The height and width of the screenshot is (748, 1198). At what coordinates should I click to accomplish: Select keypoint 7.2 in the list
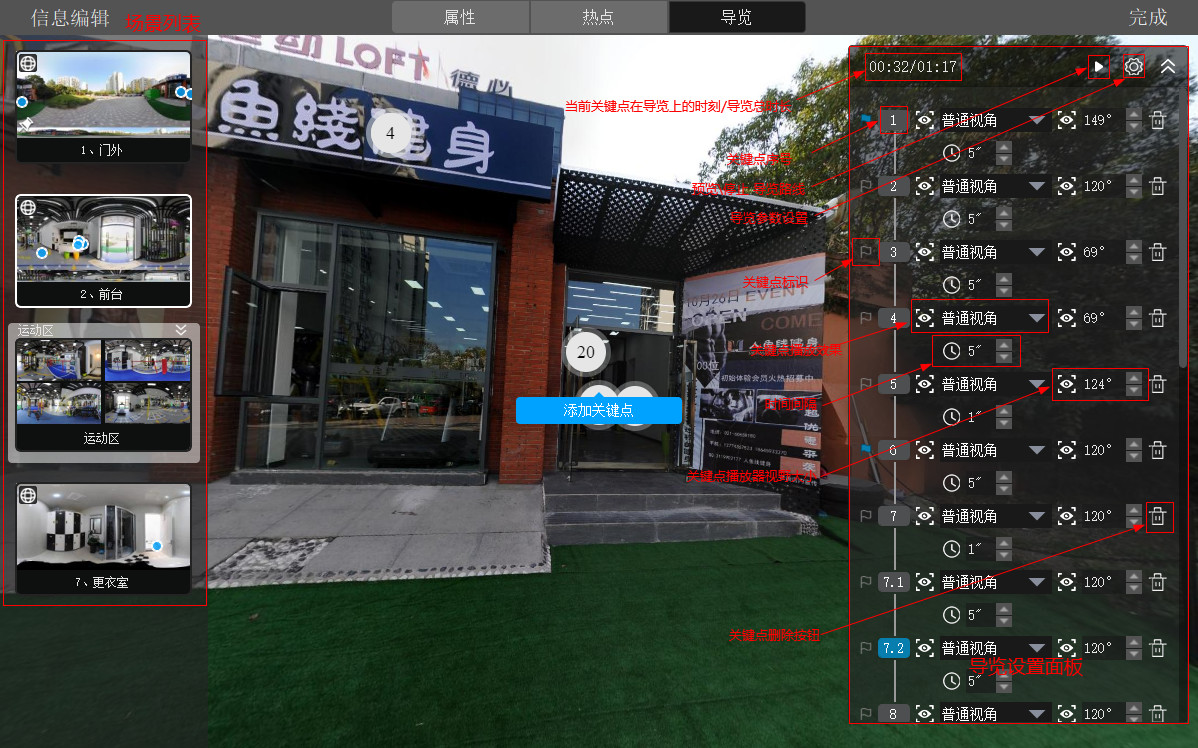tap(893, 648)
